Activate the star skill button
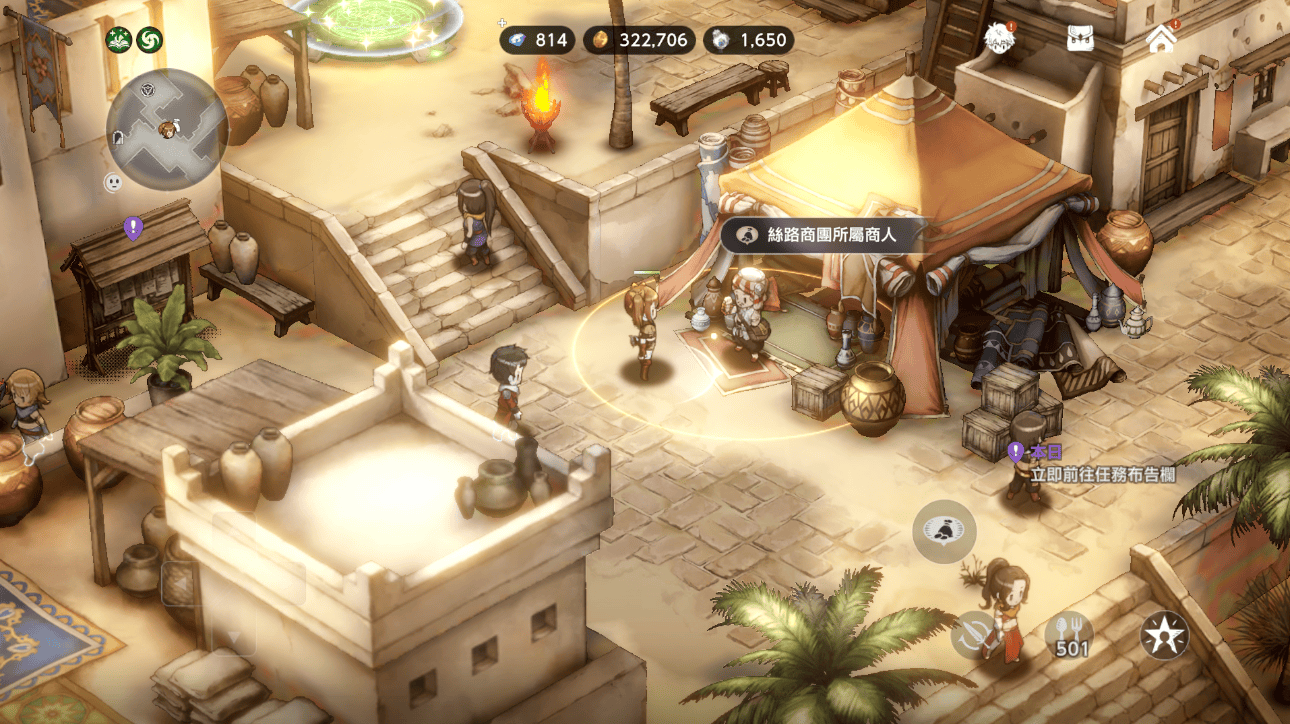Image resolution: width=1290 pixels, height=724 pixels. pyautogui.click(x=1165, y=634)
